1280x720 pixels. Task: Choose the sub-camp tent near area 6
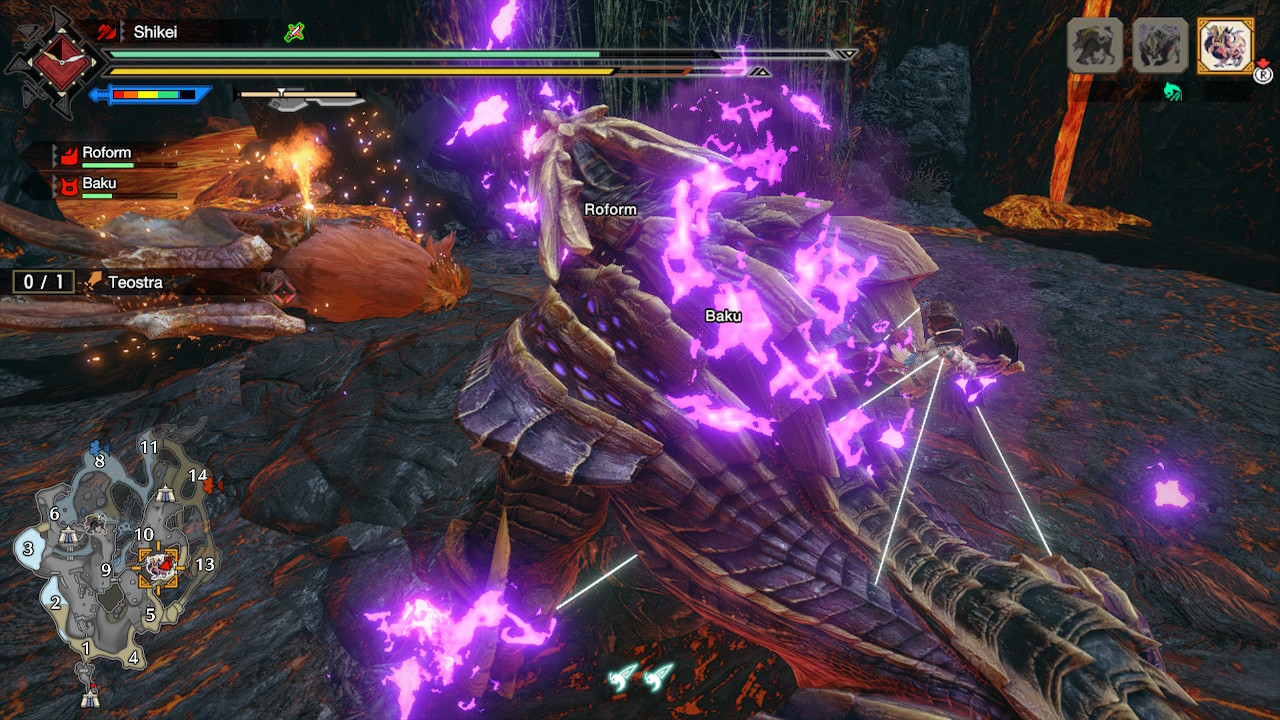tap(68, 537)
